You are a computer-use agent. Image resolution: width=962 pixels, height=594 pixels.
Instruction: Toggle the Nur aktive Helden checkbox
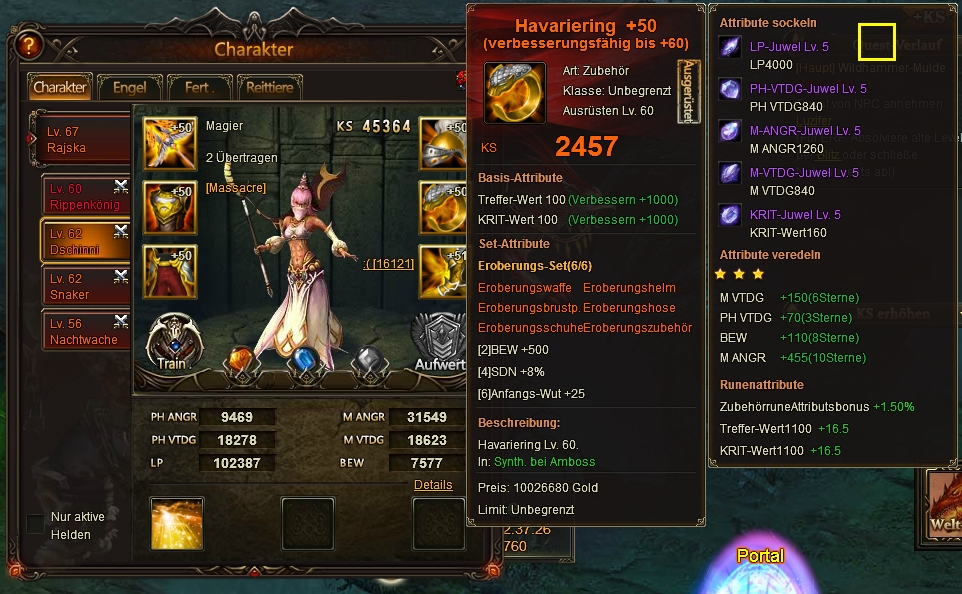(x=35, y=523)
